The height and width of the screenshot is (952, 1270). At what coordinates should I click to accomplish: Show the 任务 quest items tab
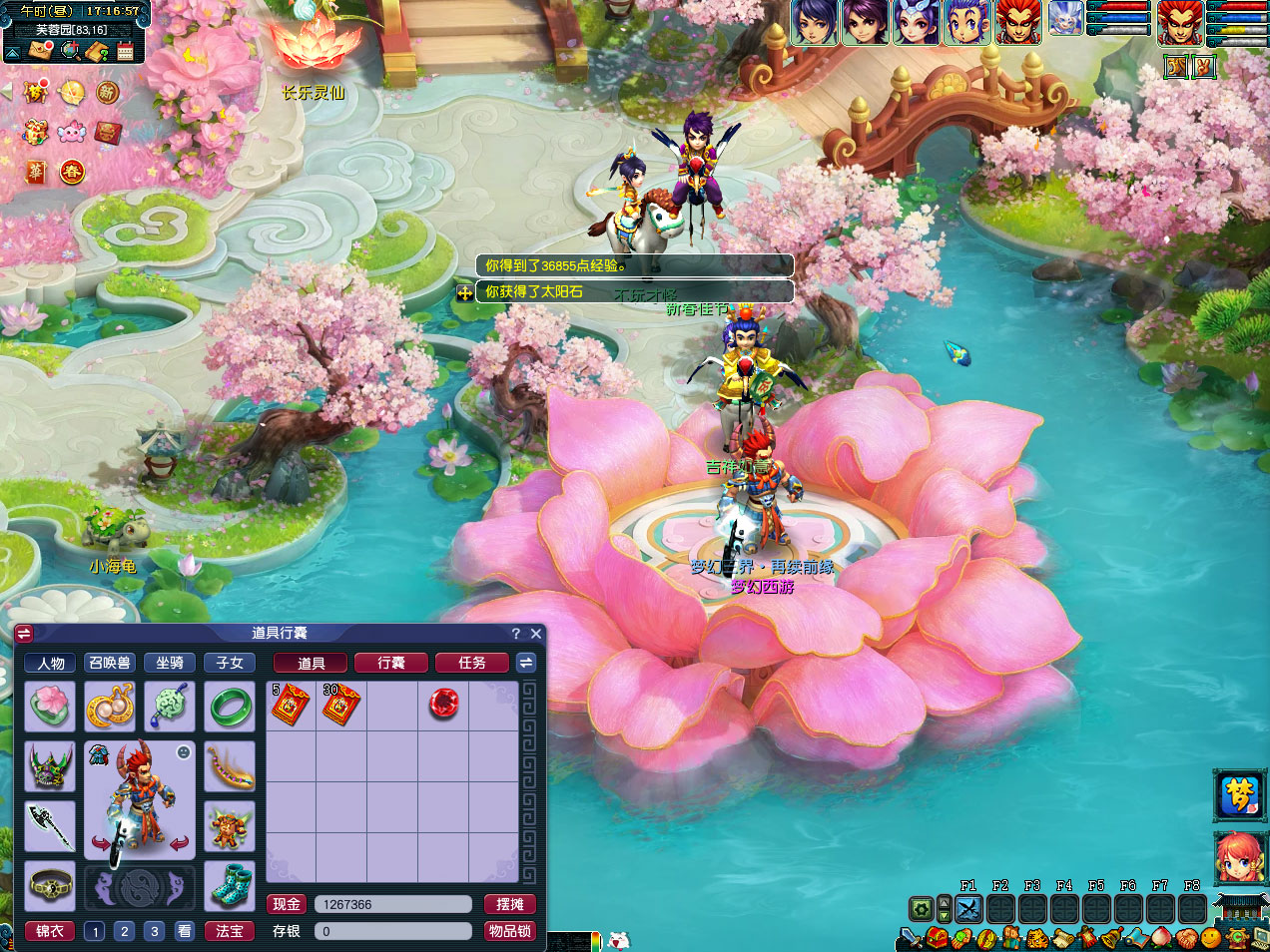472,663
